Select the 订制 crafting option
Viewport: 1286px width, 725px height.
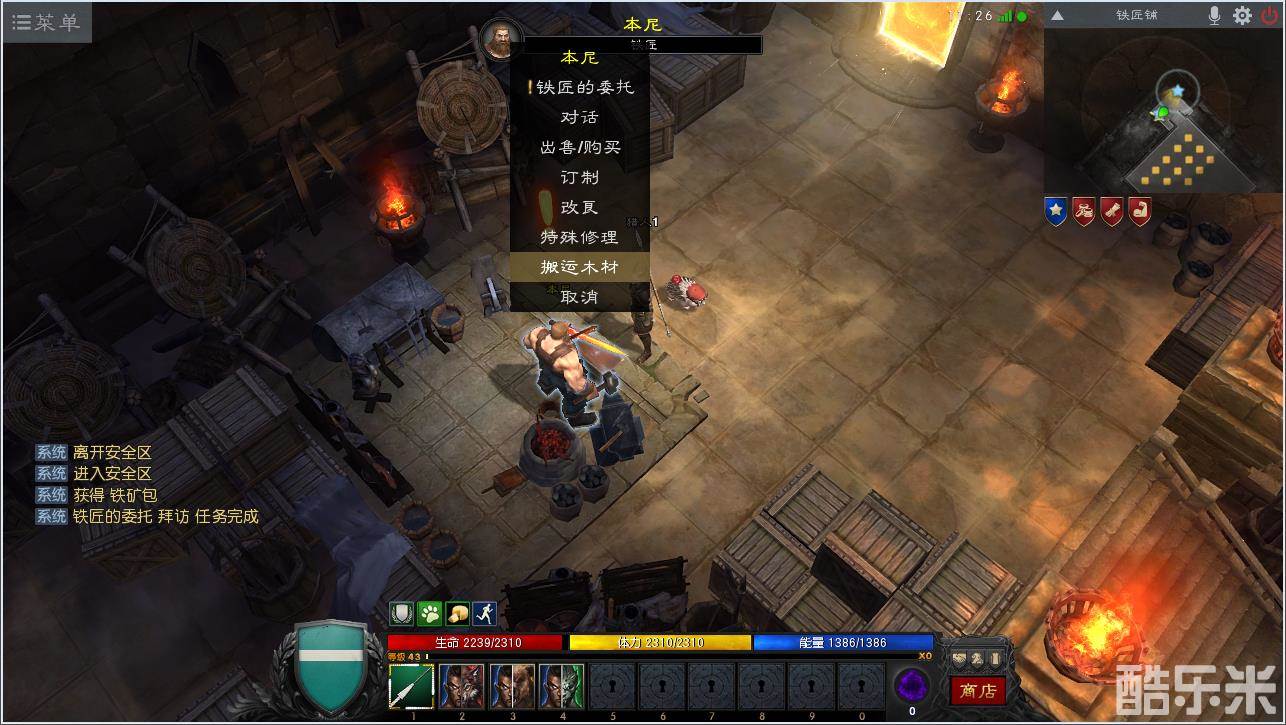[x=580, y=177]
